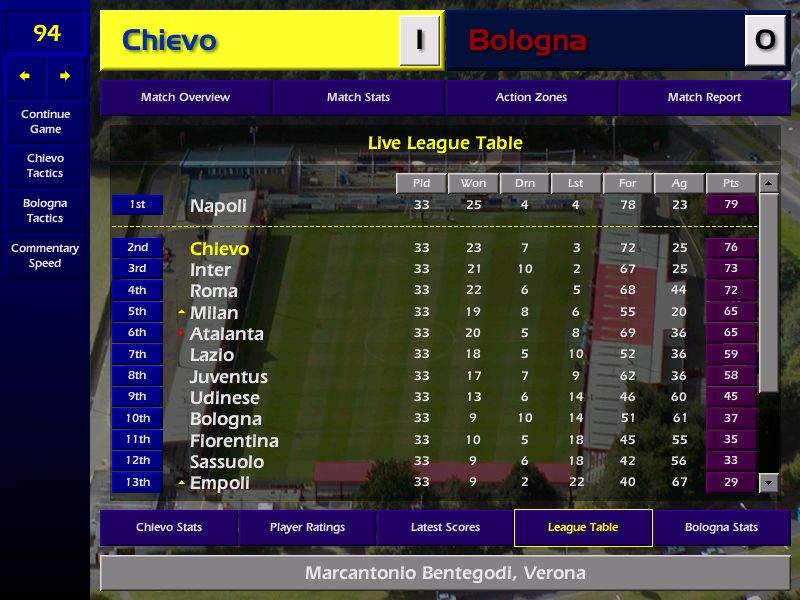Select Napoli in the league table

(218, 206)
